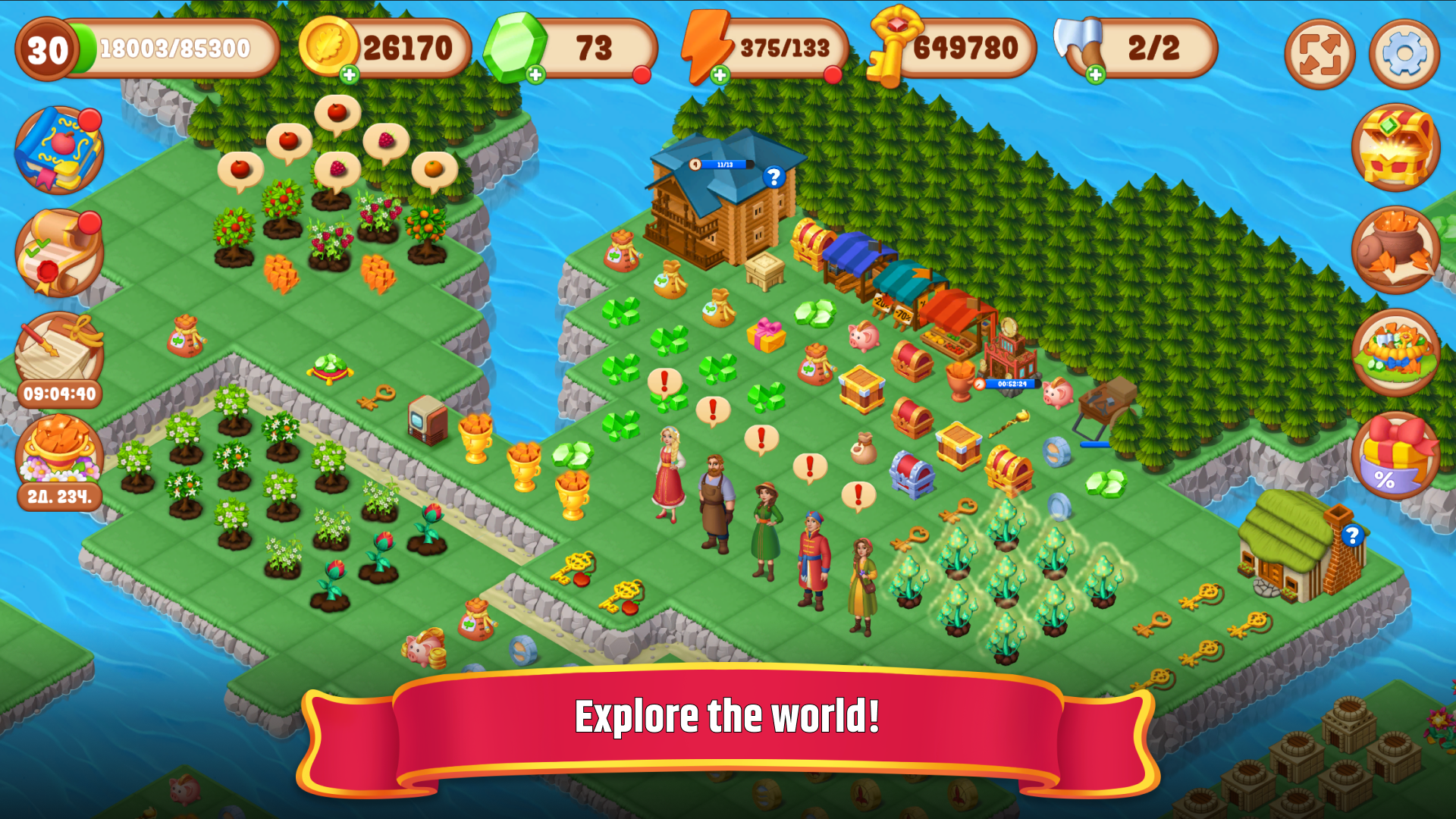This screenshot has width=1456, height=819.
Task: Click the plus to get more emeralds
Action: (535, 73)
